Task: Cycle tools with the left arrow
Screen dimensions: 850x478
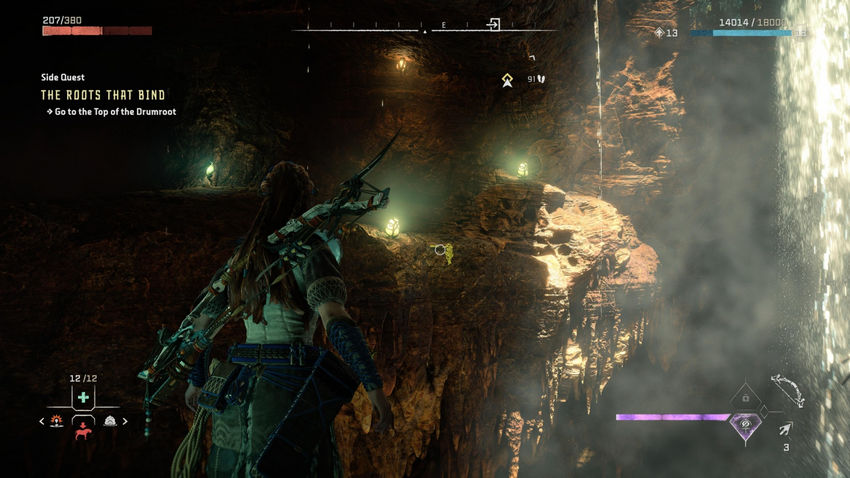Action: coord(42,422)
